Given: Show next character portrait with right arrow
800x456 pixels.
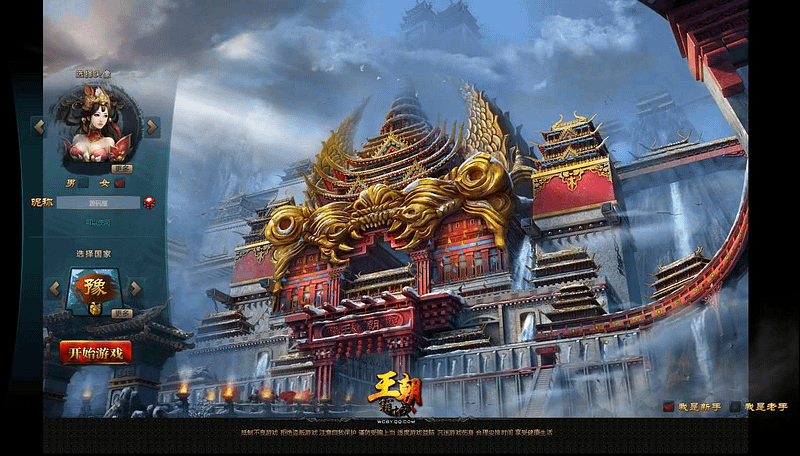Looking at the screenshot, I should (152, 127).
